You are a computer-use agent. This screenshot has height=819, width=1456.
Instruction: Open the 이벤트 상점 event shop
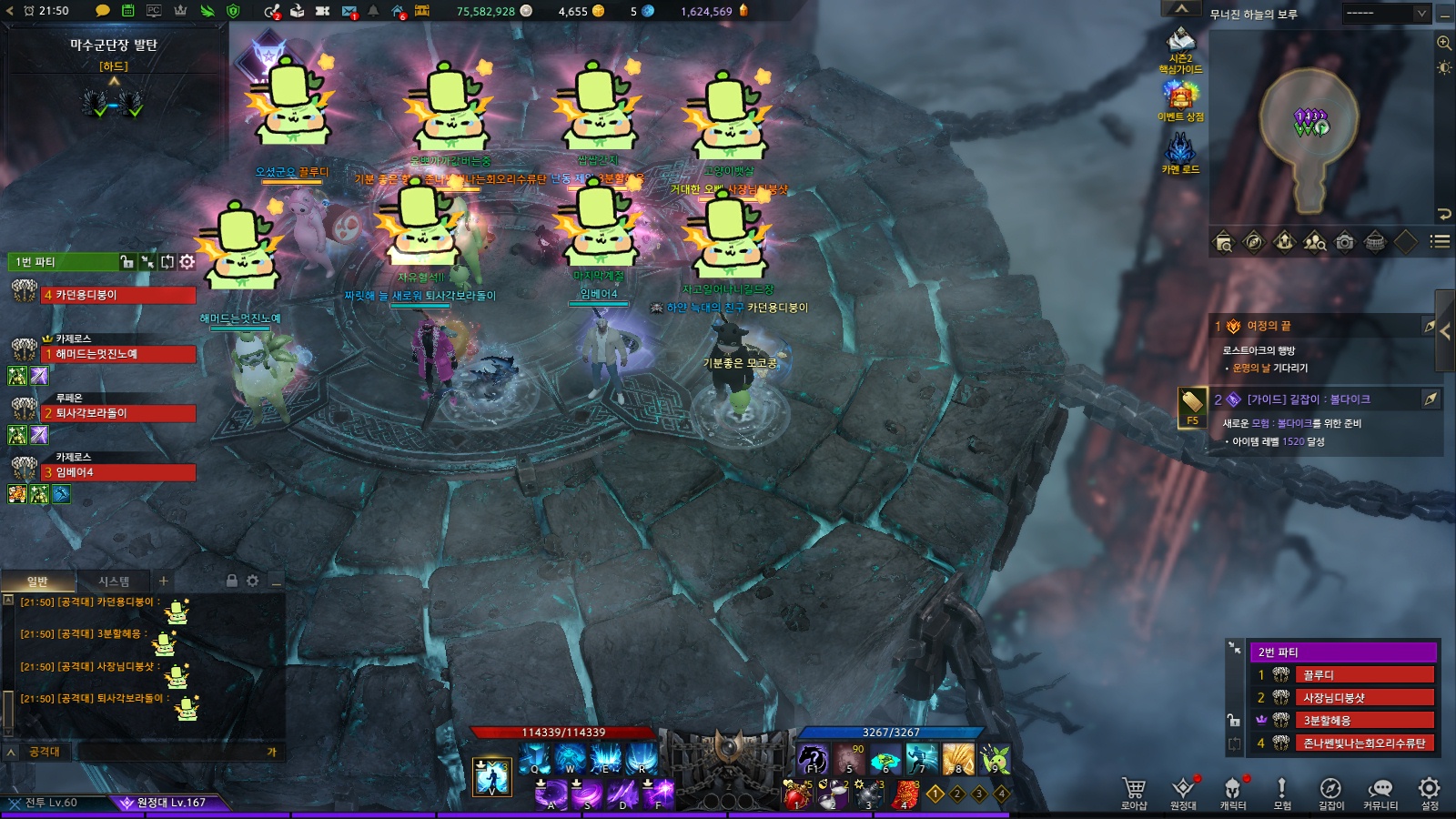click(x=1180, y=100)
